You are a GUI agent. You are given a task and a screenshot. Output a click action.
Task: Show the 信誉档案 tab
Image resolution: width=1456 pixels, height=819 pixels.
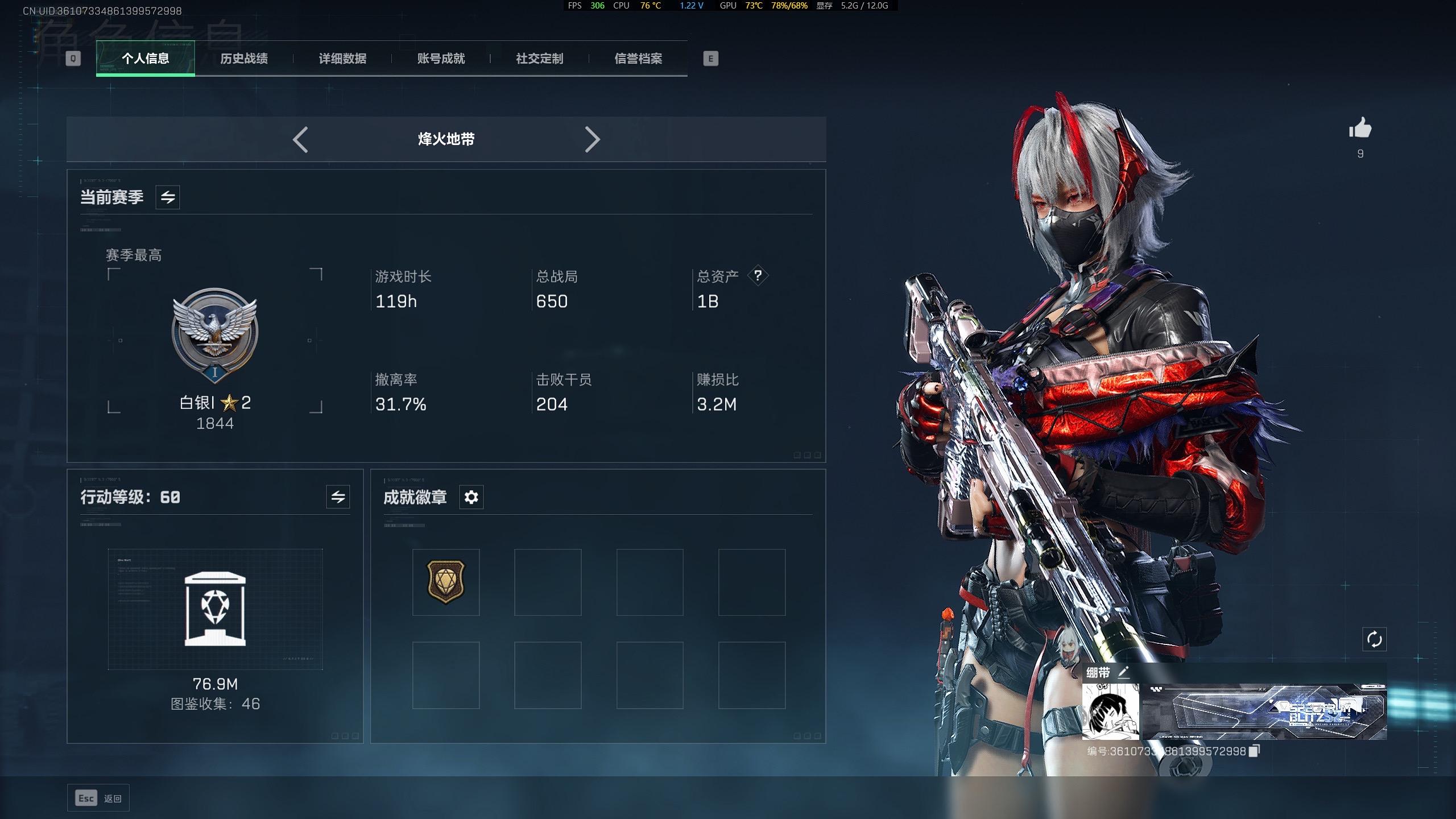[x=638, y=59]
